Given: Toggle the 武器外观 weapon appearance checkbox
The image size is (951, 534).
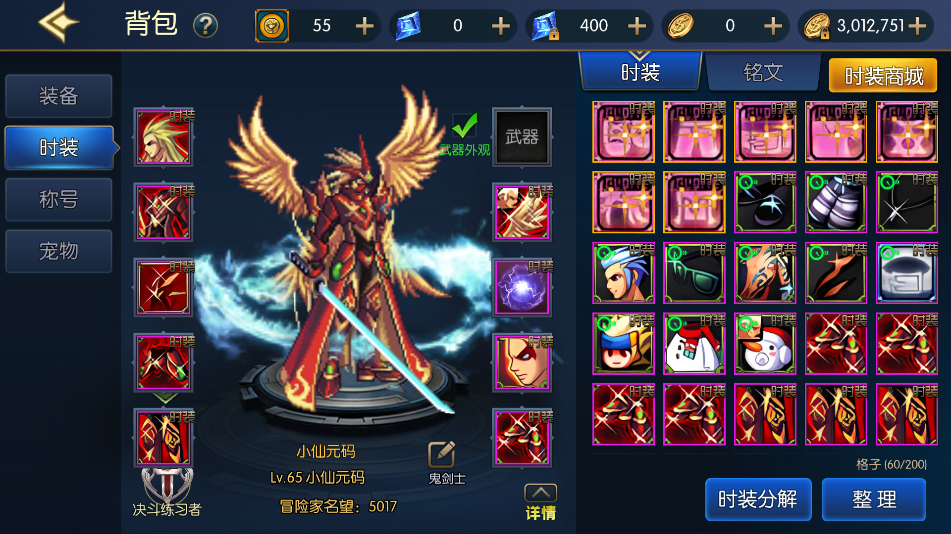Looking at the screenshot, I should tap(465, 126).
